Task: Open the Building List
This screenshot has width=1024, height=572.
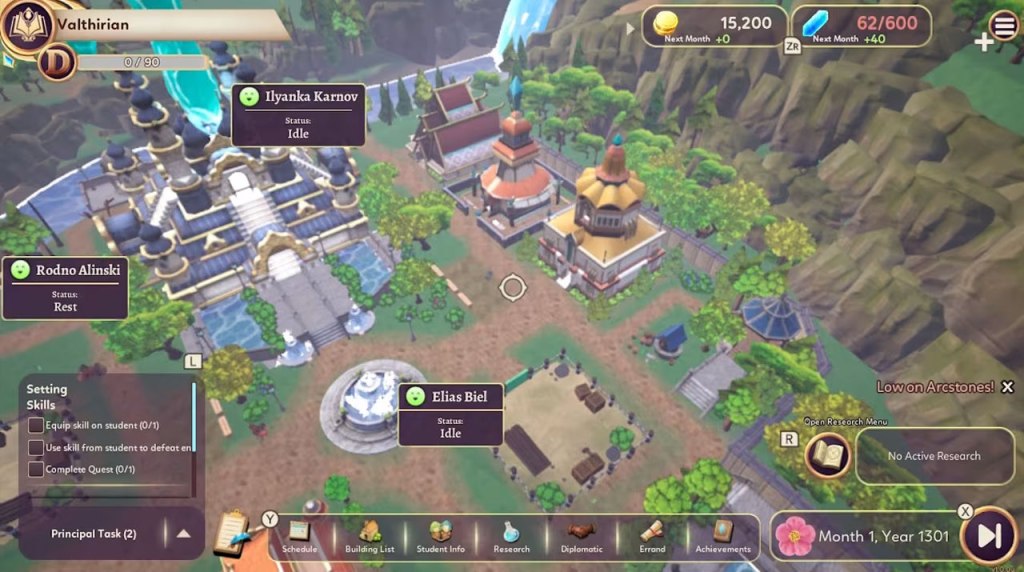Action: coord(370,536)
